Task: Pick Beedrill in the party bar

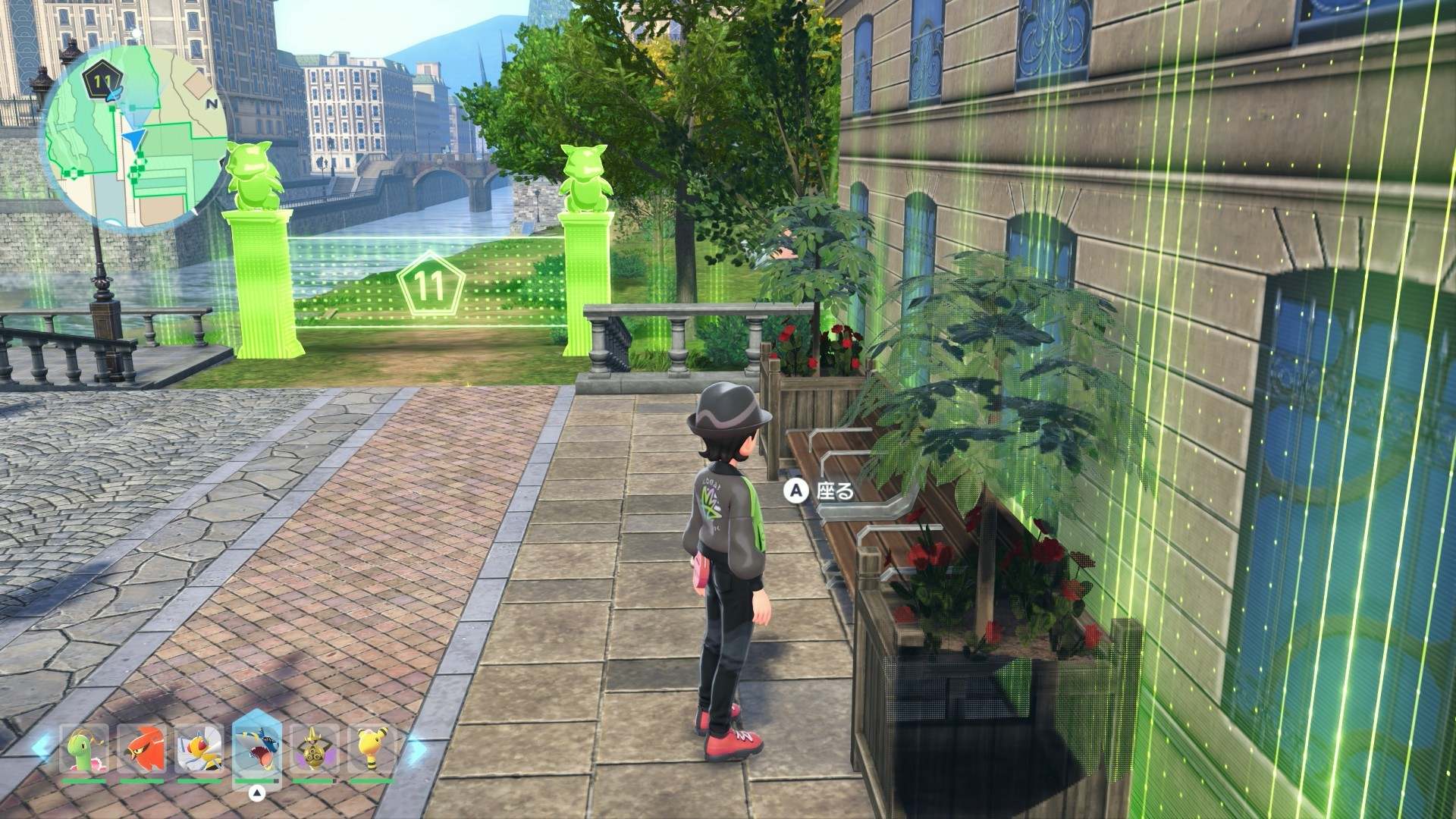Action: click(199, 750)
